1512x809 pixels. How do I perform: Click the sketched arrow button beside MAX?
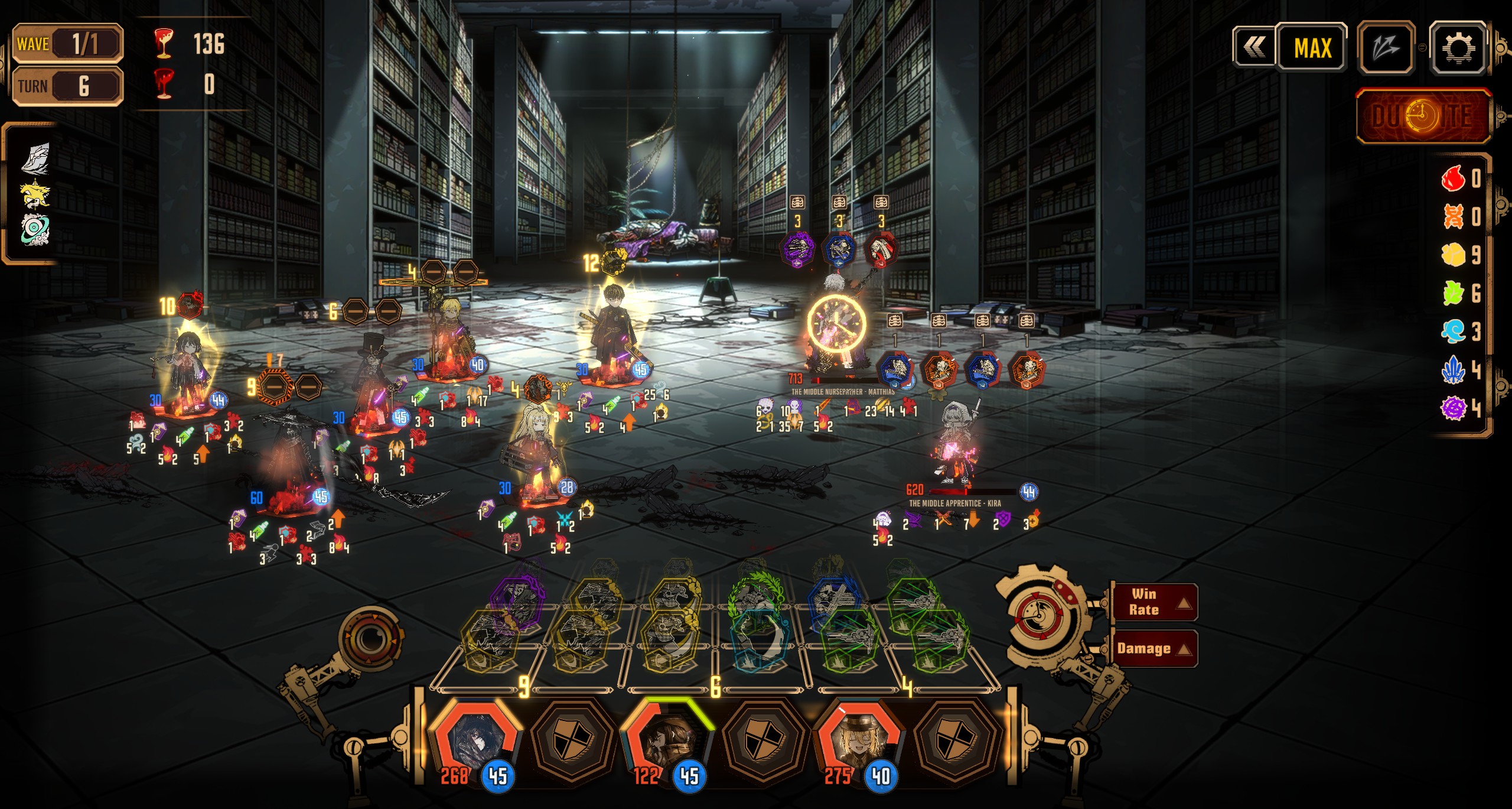[1386, 47]
